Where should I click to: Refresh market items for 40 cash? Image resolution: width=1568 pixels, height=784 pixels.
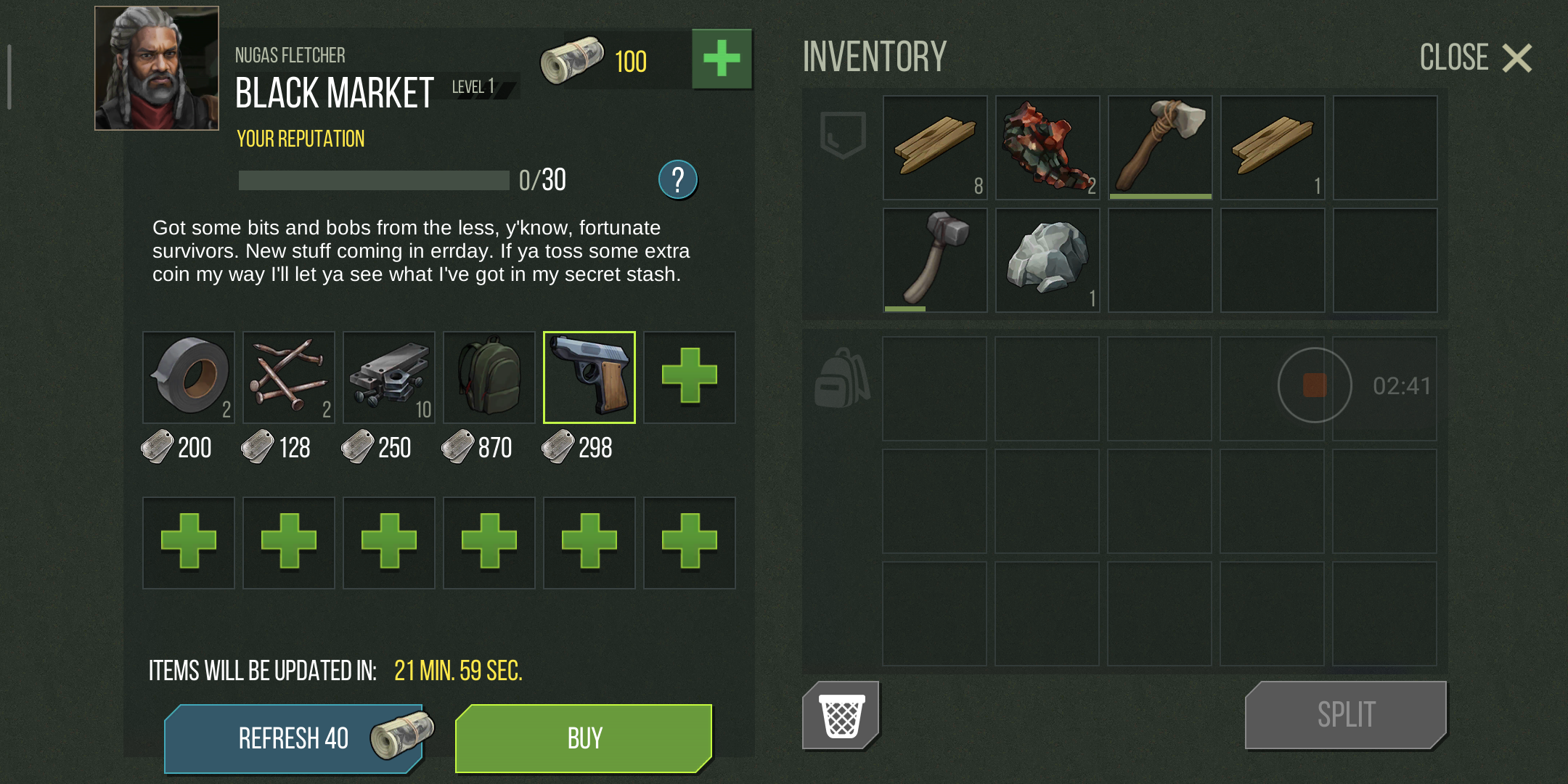pyautogui.click(x=295, y=738)
